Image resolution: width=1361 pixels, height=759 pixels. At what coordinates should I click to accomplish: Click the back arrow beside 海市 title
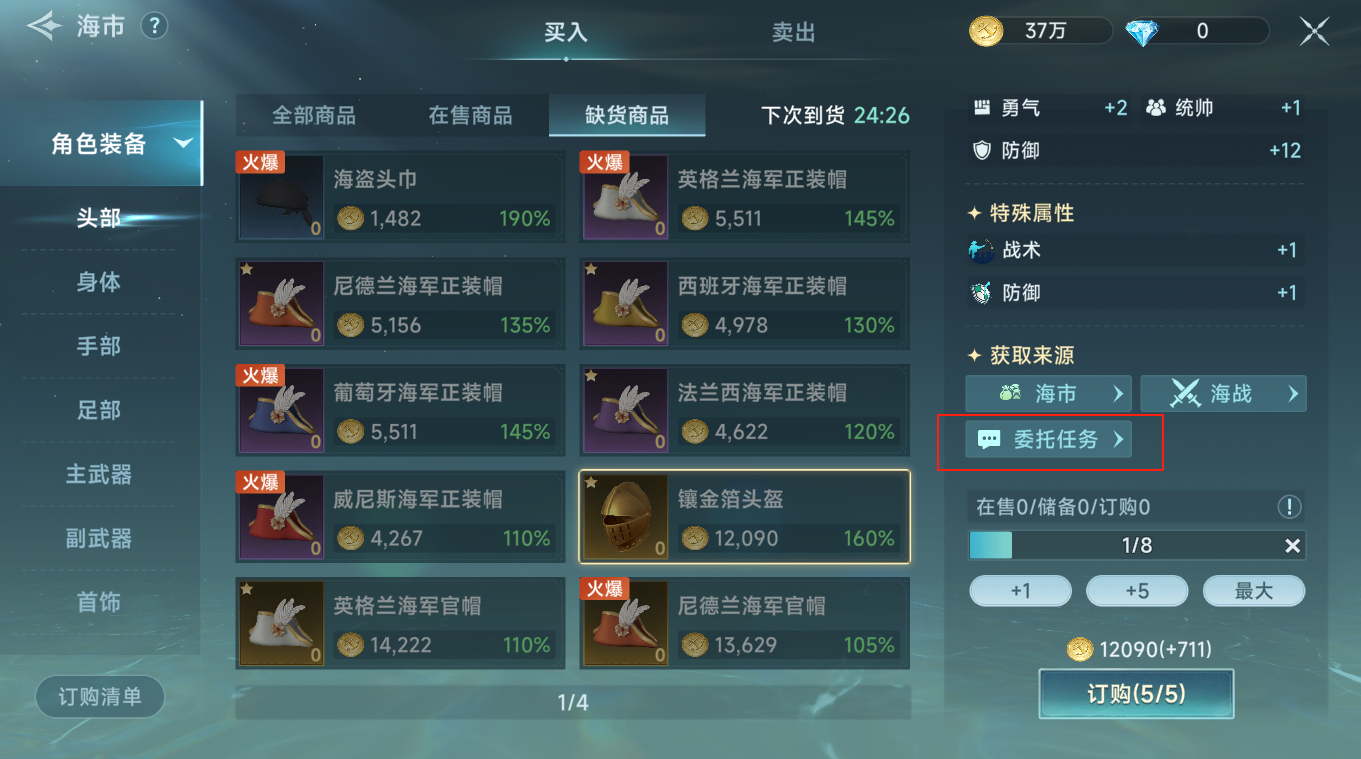(x=44, y=26)
